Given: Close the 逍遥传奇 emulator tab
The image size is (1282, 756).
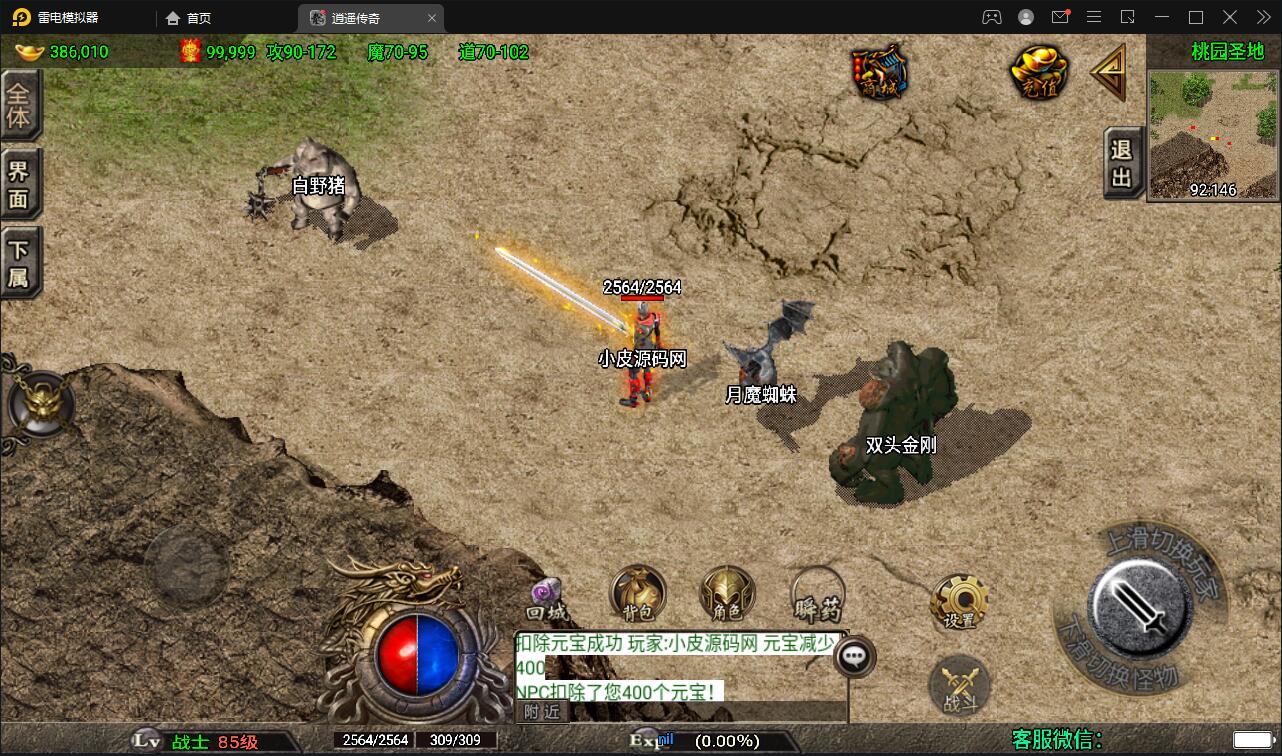Looking at the screenshot, I should pyautogui.click(x=432, y=18).
